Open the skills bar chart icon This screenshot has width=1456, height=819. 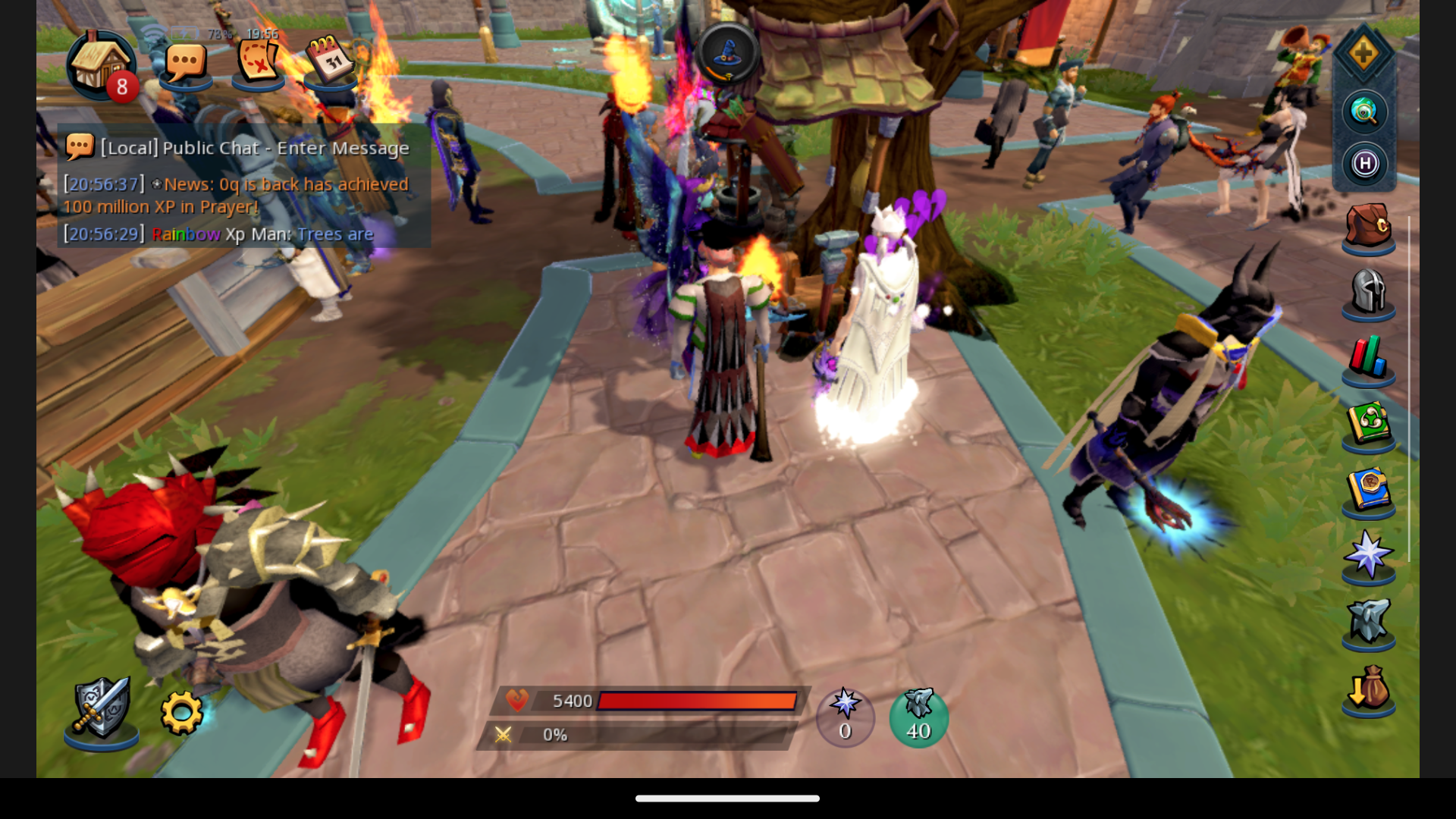click(1368, 358)
